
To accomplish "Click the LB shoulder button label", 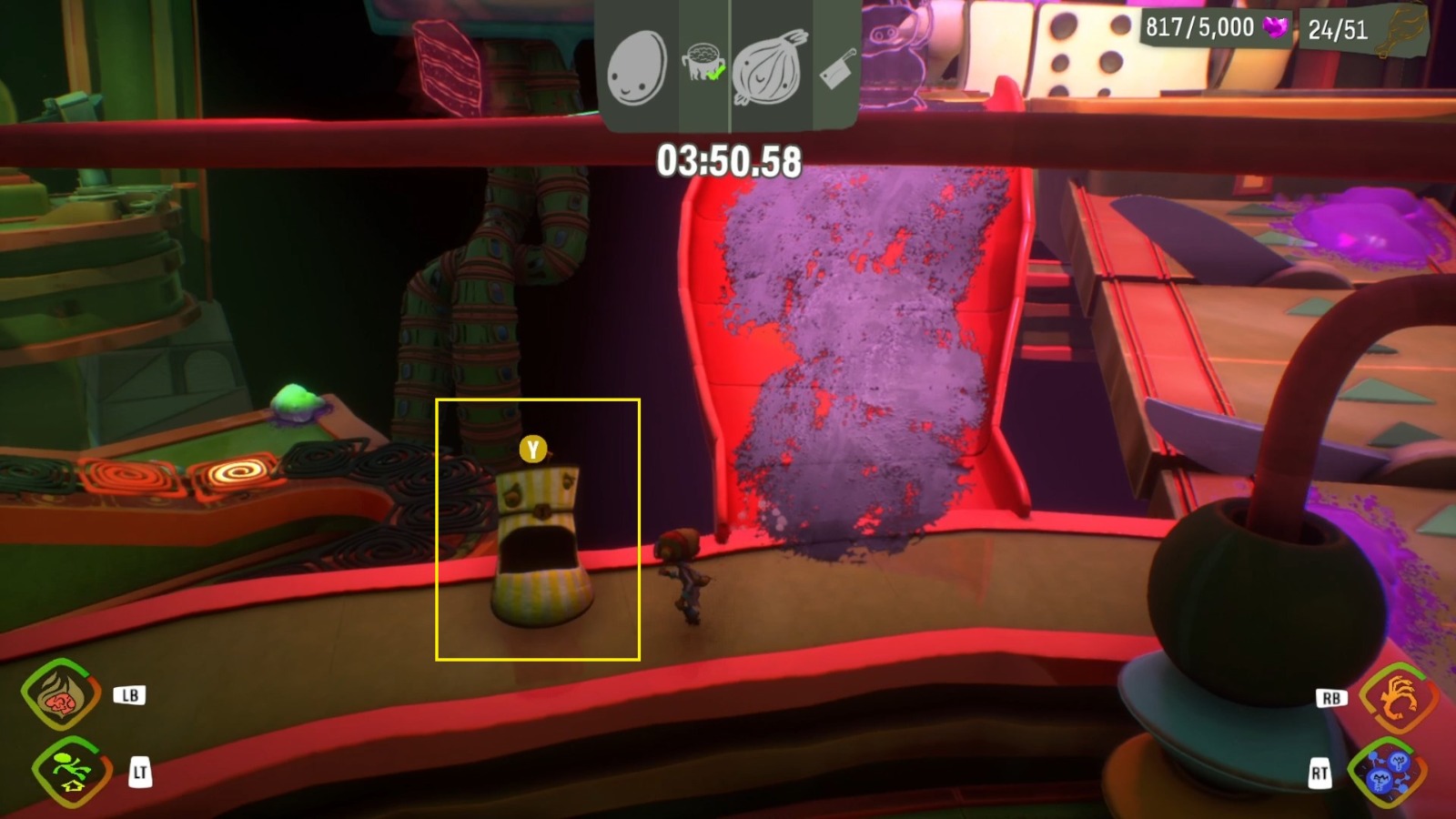I will [x=130, y=694].
